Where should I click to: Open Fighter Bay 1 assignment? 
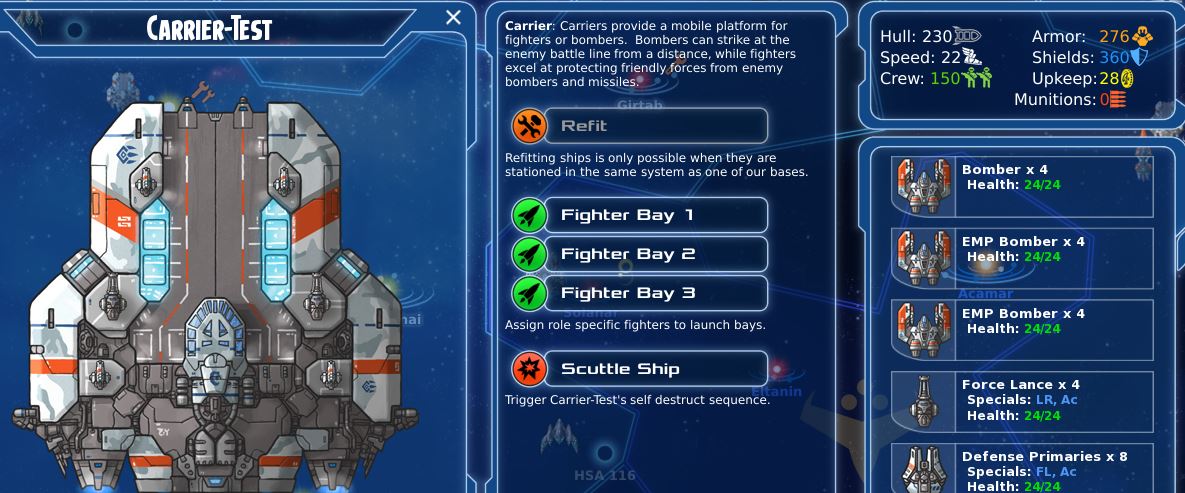tap(640, 215)
